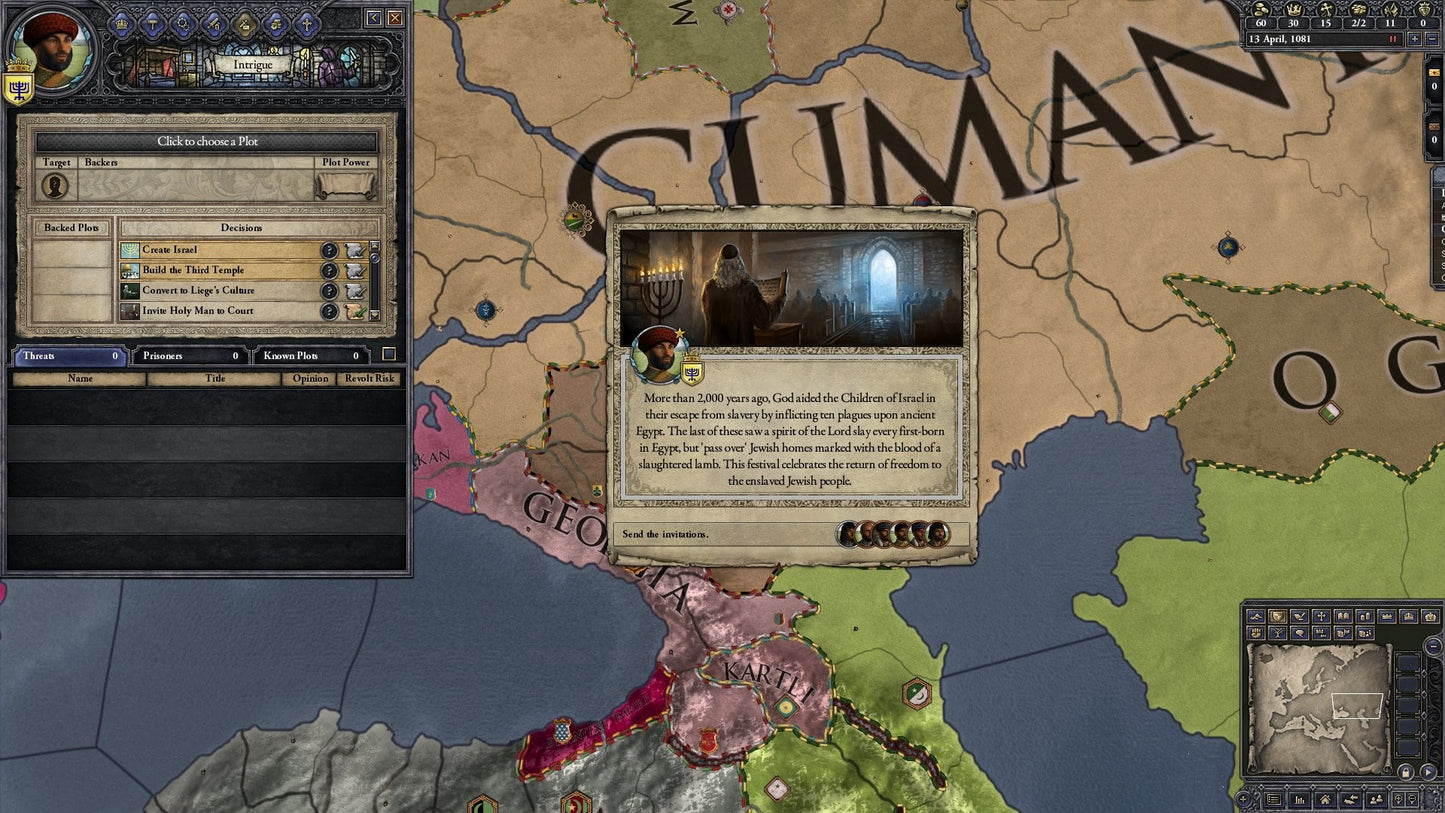
Task: Click the prestige crown icon in top resource bar
Action: [1294, 11]
